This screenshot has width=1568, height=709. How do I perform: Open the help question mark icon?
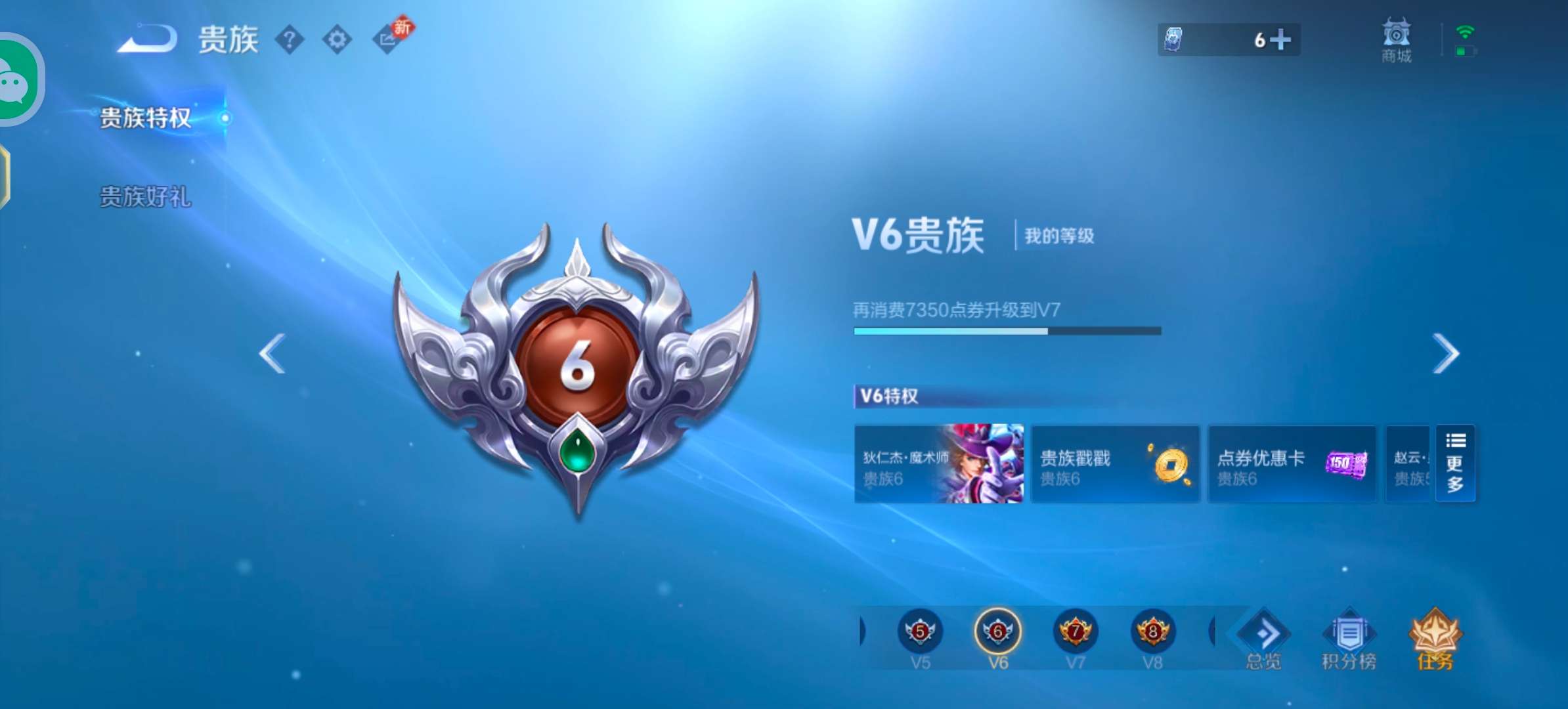coord(291,39)
